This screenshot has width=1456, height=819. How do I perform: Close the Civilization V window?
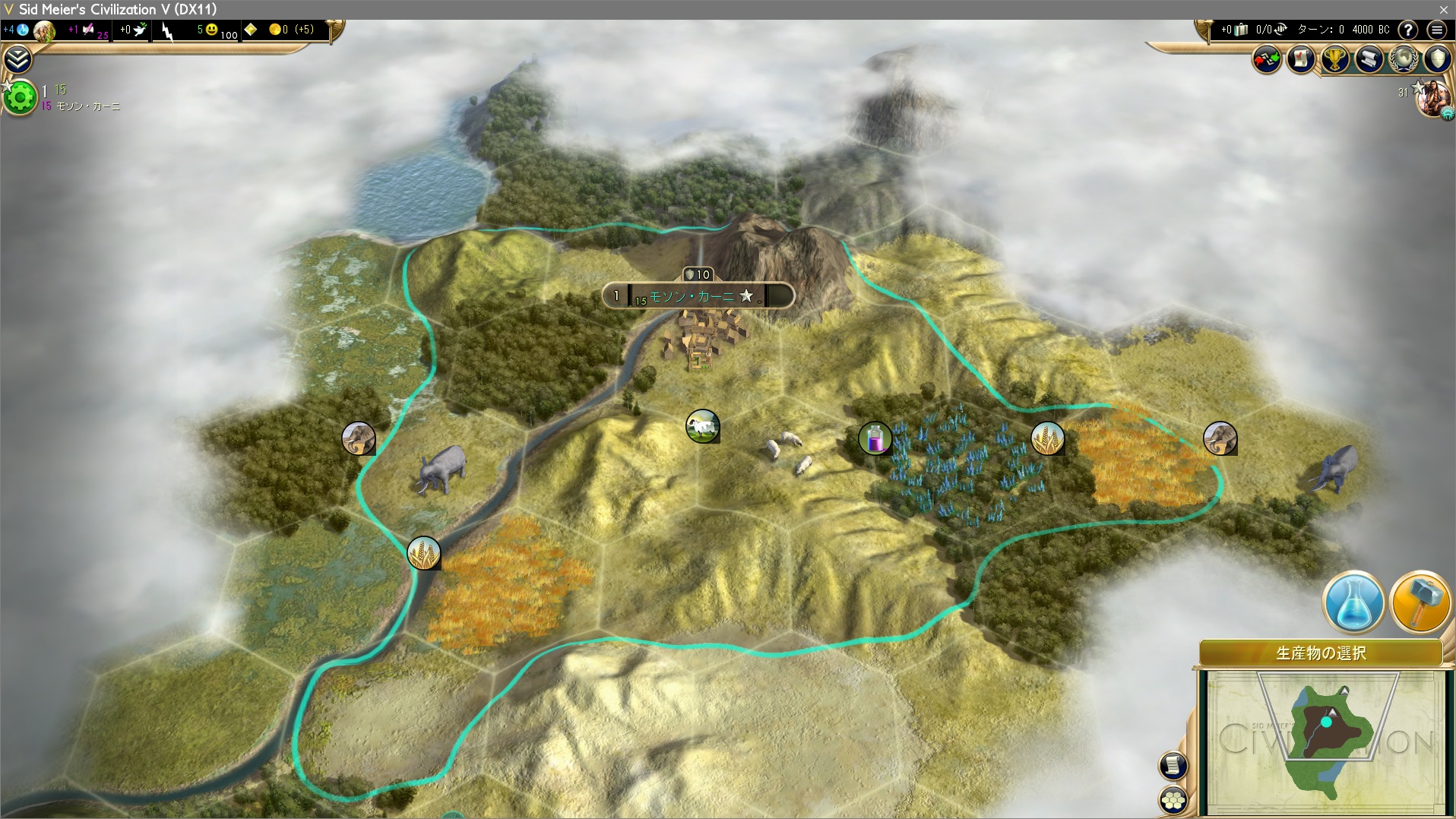point(1443,9)
